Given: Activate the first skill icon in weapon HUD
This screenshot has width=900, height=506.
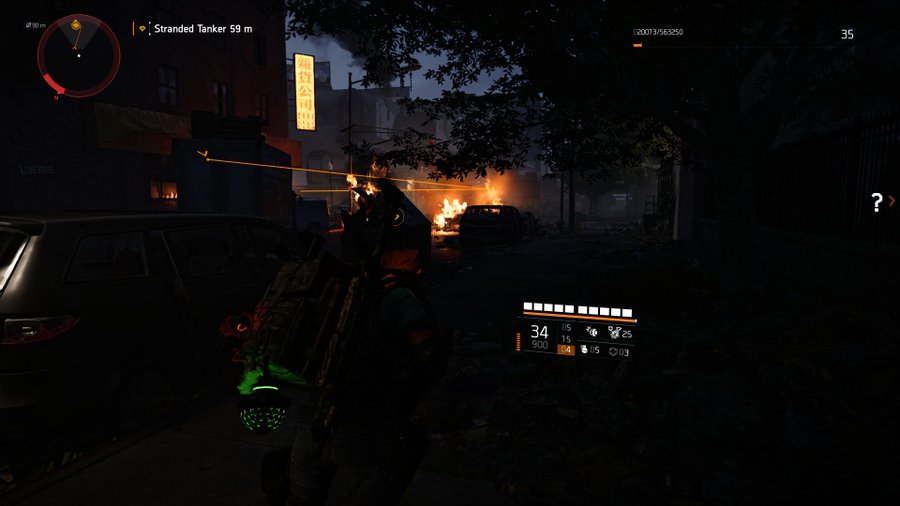Looking at the screenshot, I should click(591, 331).
